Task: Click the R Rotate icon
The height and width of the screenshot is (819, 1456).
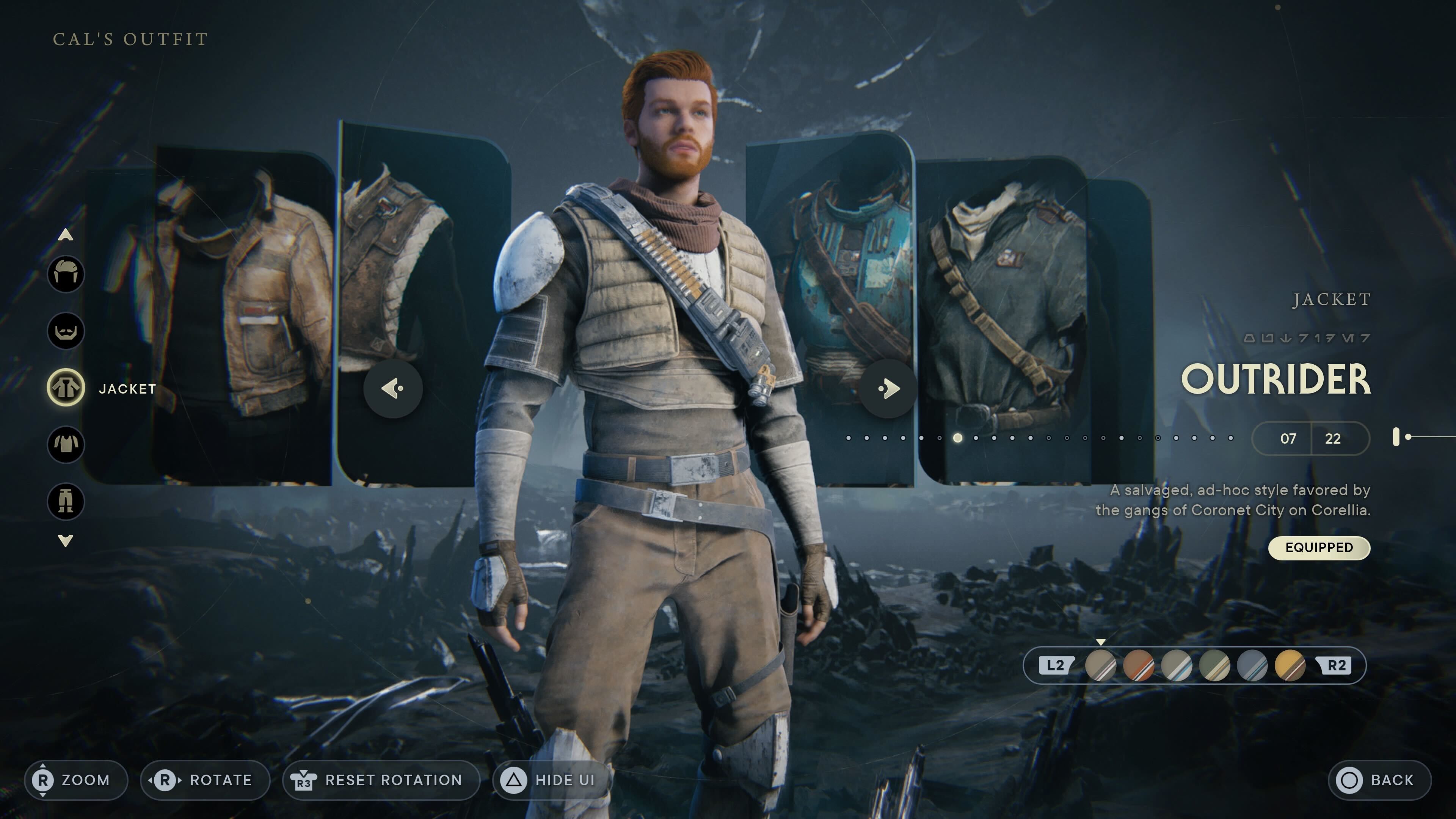Action: click(165, 780)
